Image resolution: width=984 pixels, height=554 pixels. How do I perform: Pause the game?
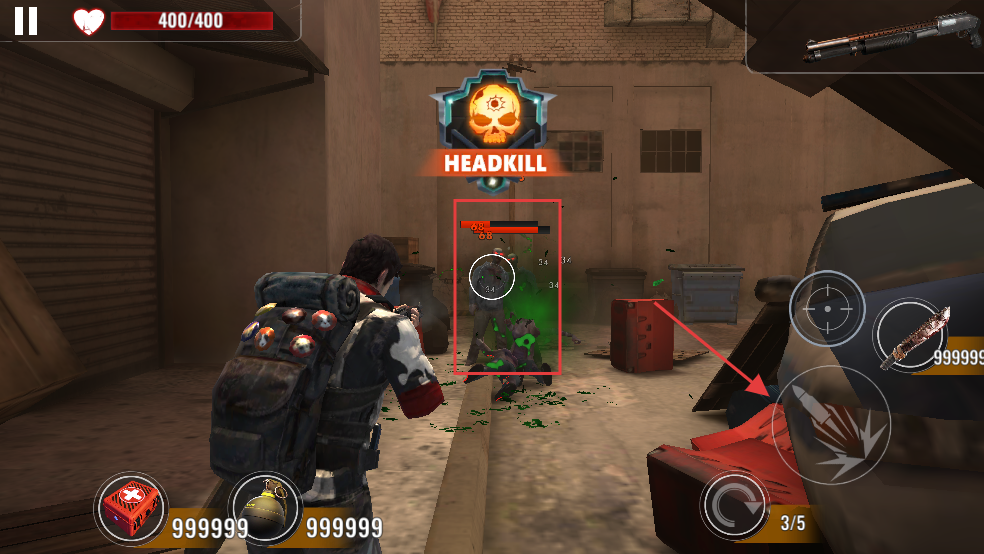pyautogui.click(x=26, y=20)
